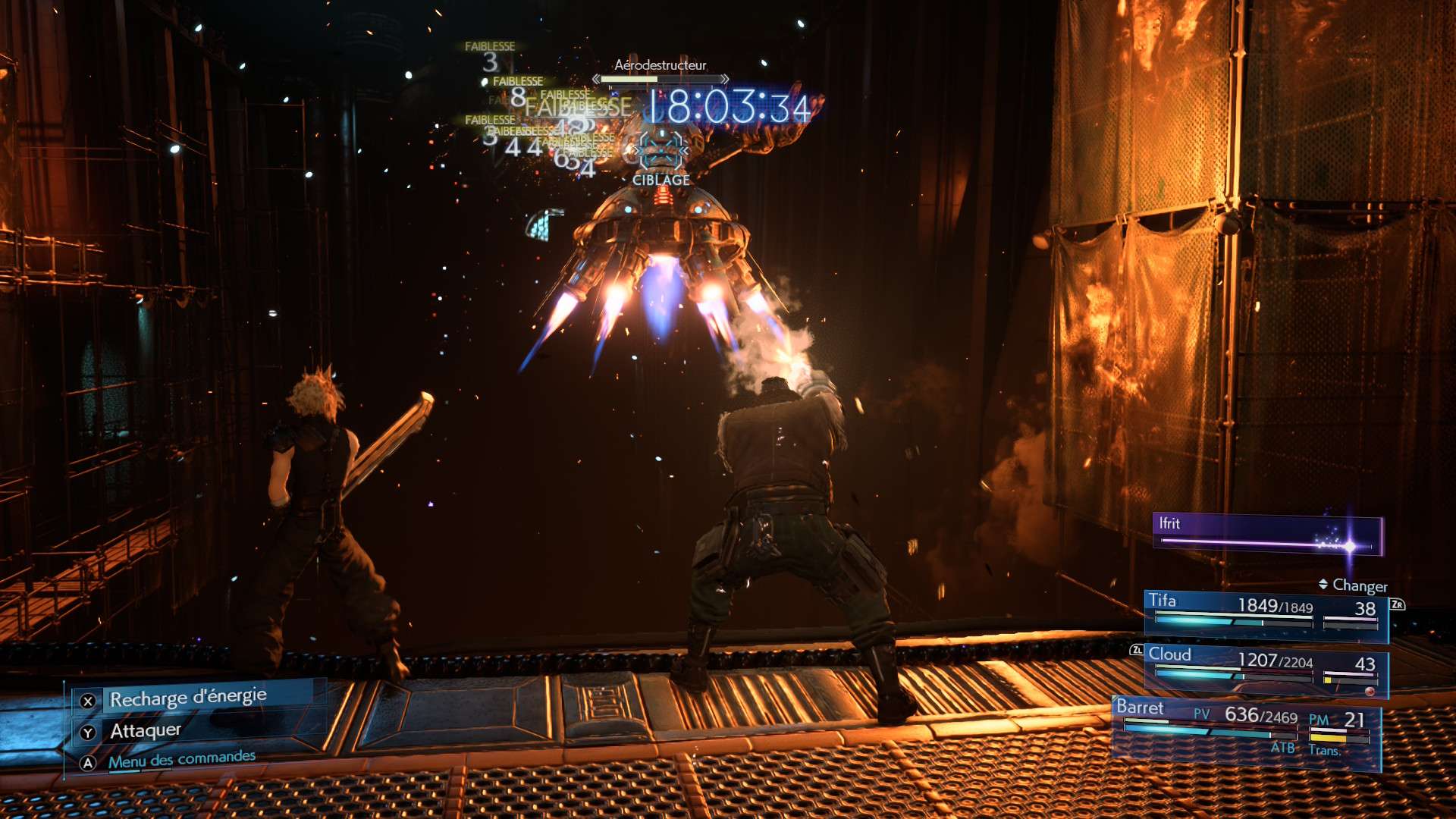Select Barret's party row
The image size is (1456, 819).
tap(1245, 728)
